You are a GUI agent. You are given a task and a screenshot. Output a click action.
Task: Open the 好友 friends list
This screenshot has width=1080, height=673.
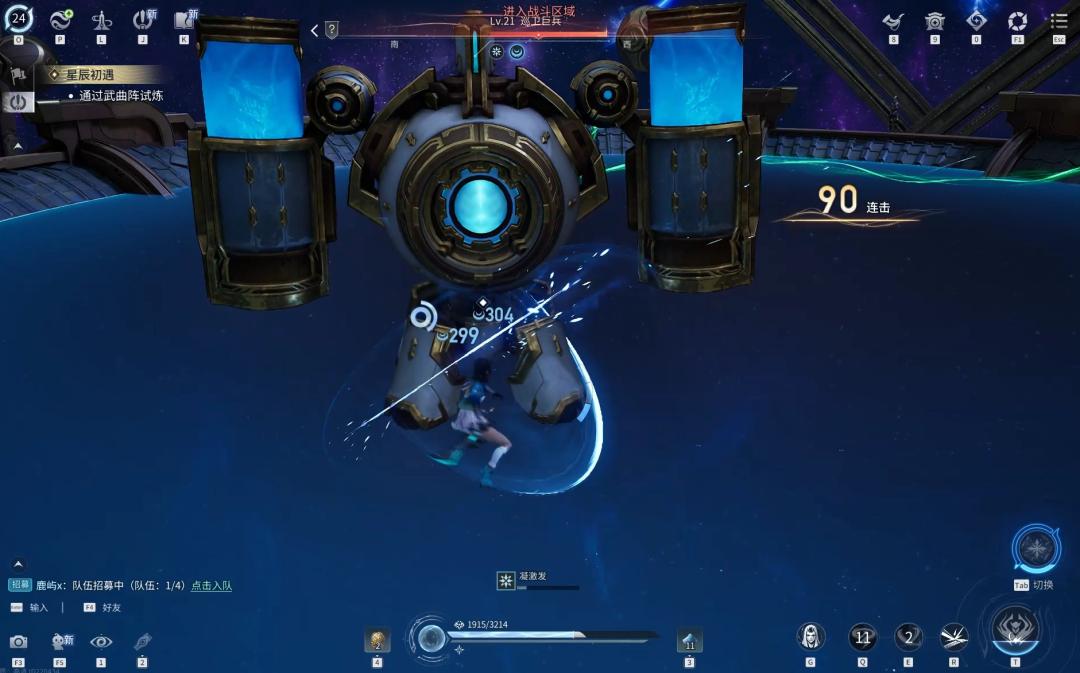point(110,607)
